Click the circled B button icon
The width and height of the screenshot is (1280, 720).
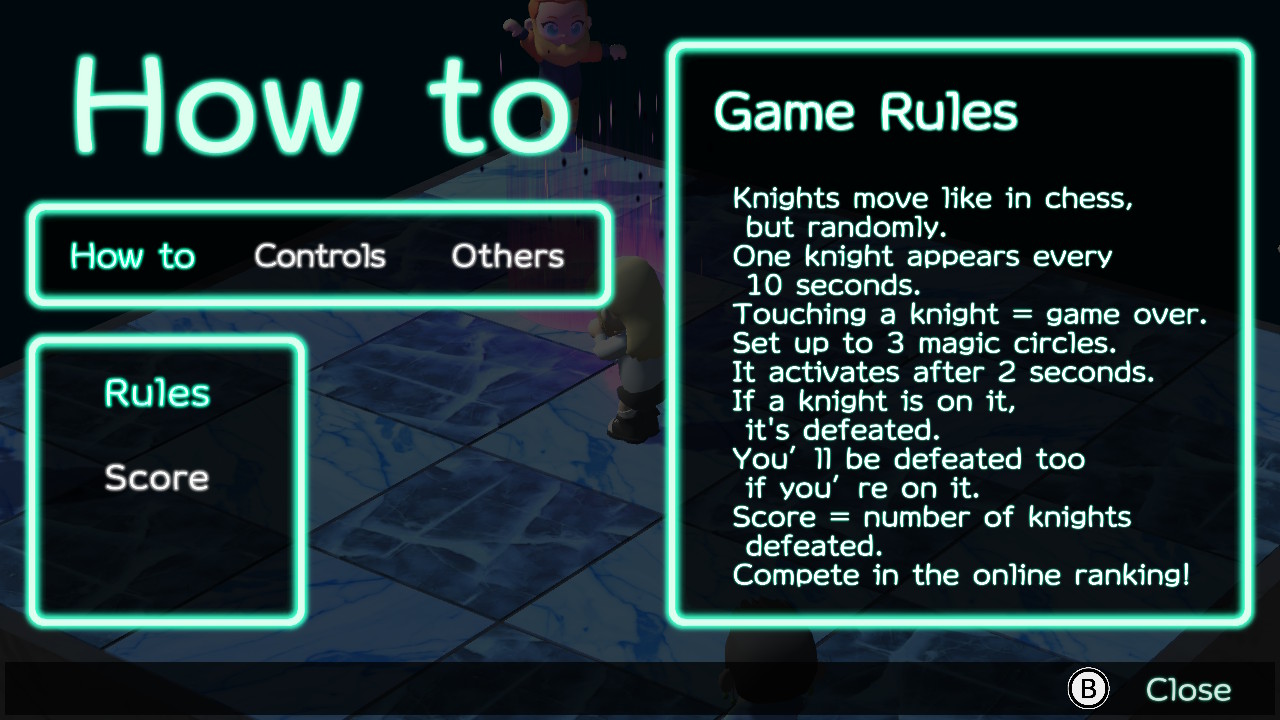pyautogui.click(x=1087, y=688)
